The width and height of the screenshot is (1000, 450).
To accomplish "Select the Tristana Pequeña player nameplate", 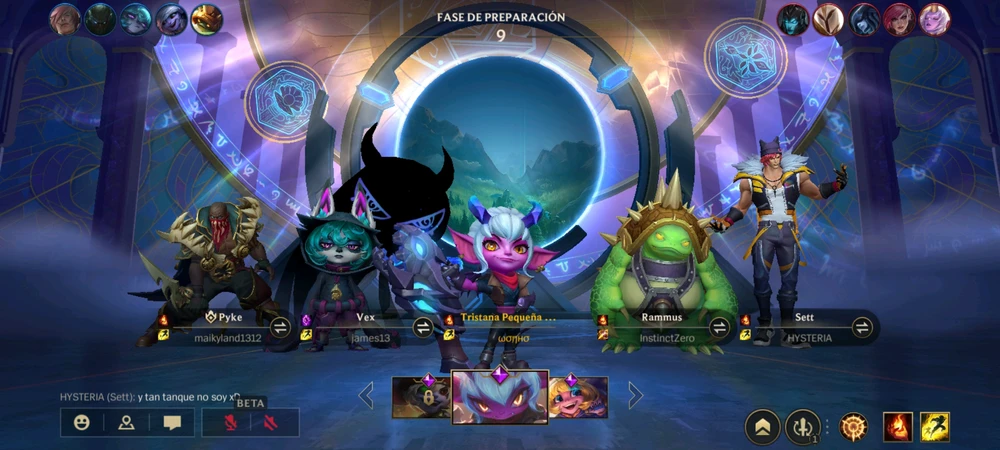I will (505, 327).
